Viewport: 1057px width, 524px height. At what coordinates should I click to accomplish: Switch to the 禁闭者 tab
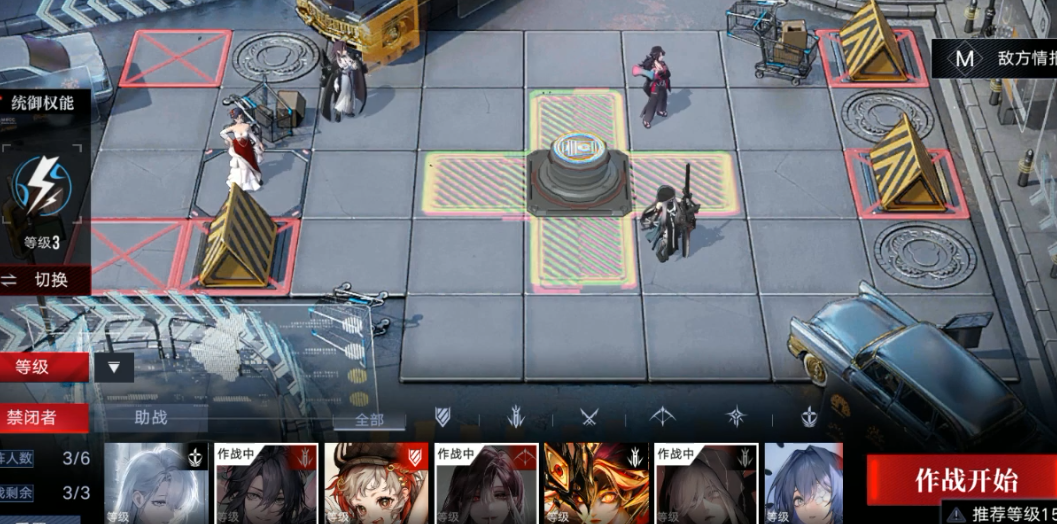43,418
